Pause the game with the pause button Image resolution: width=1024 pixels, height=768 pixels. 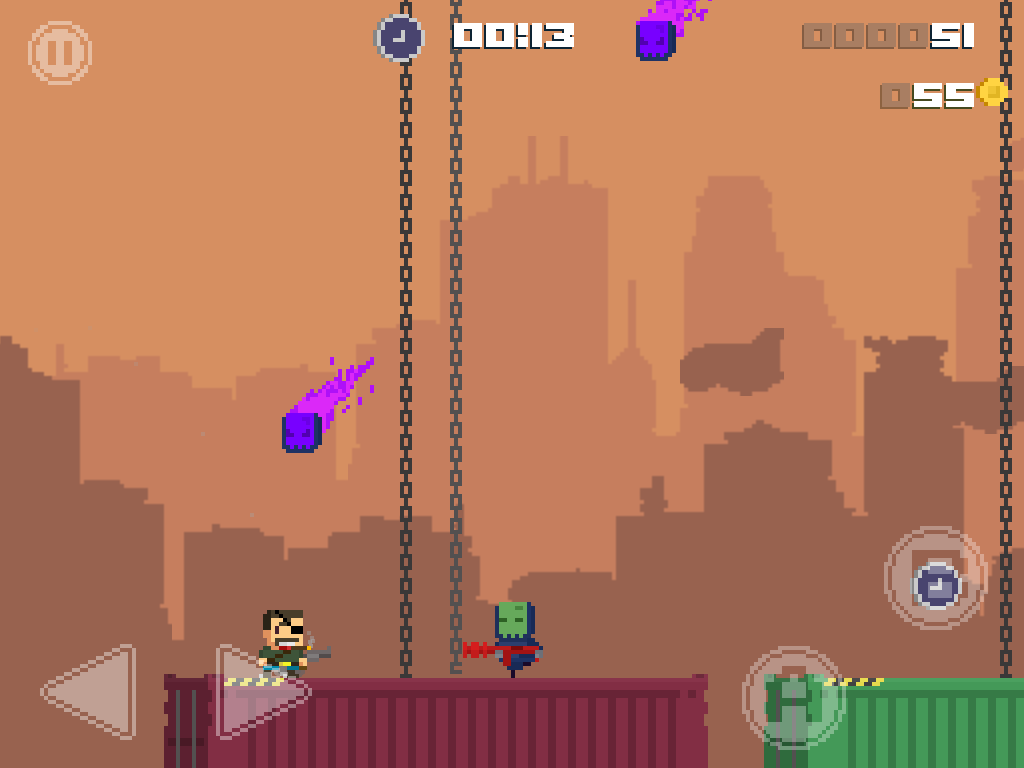point(60,53)
